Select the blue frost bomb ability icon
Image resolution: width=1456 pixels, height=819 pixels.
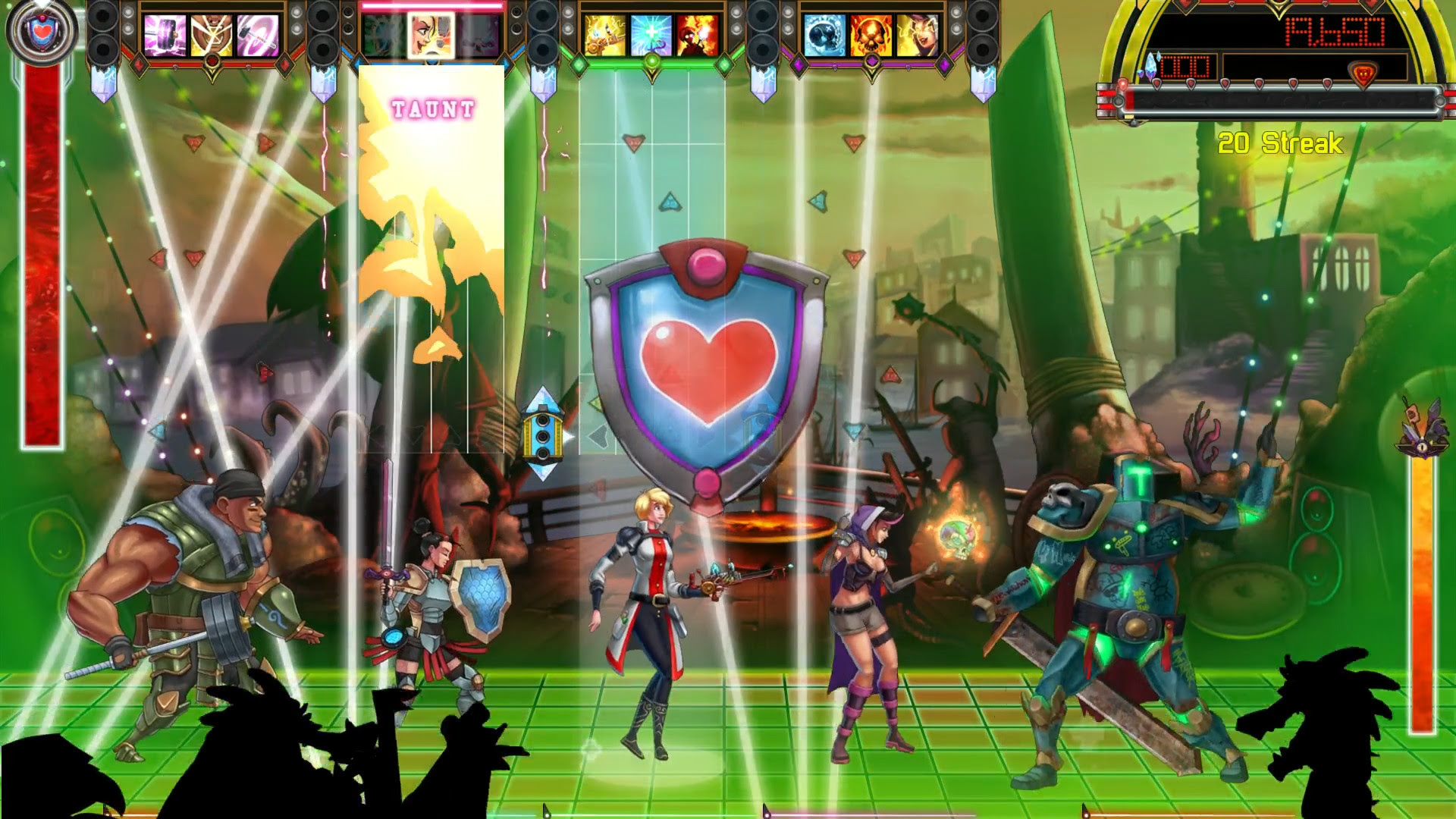[823, 34]
